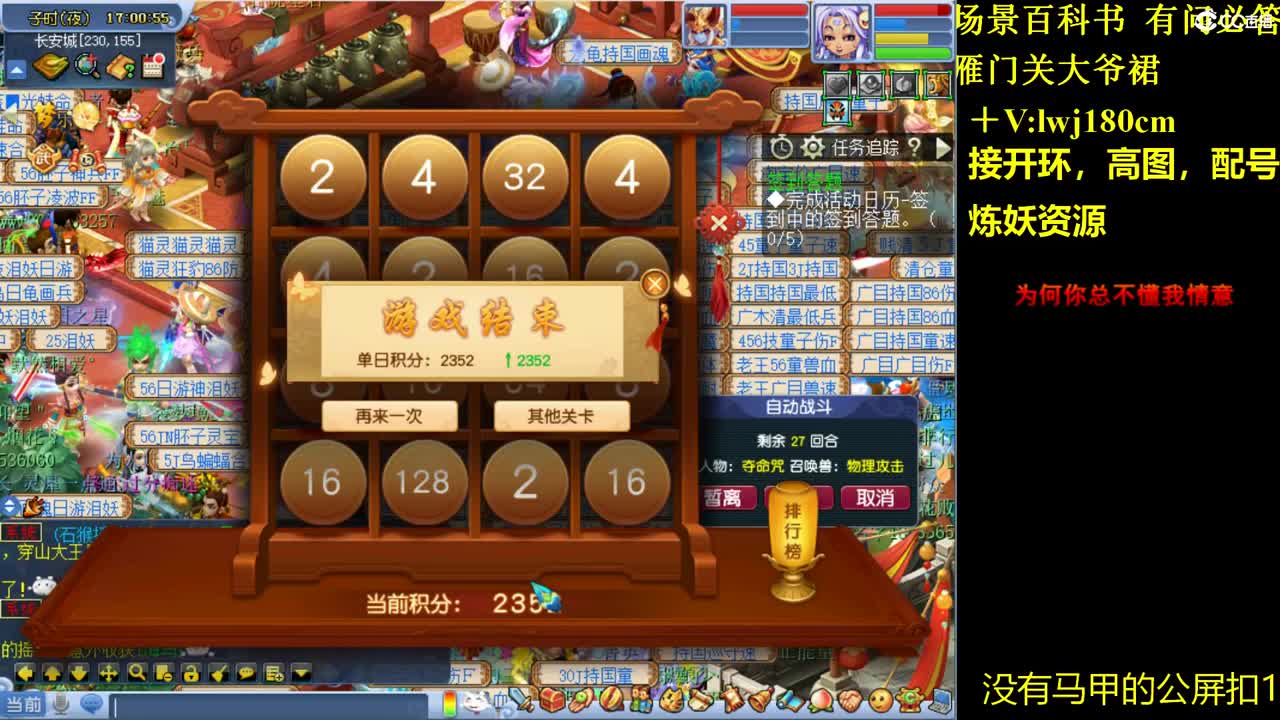Click the 任务追踪 task tracker bar

pos(865,146)
